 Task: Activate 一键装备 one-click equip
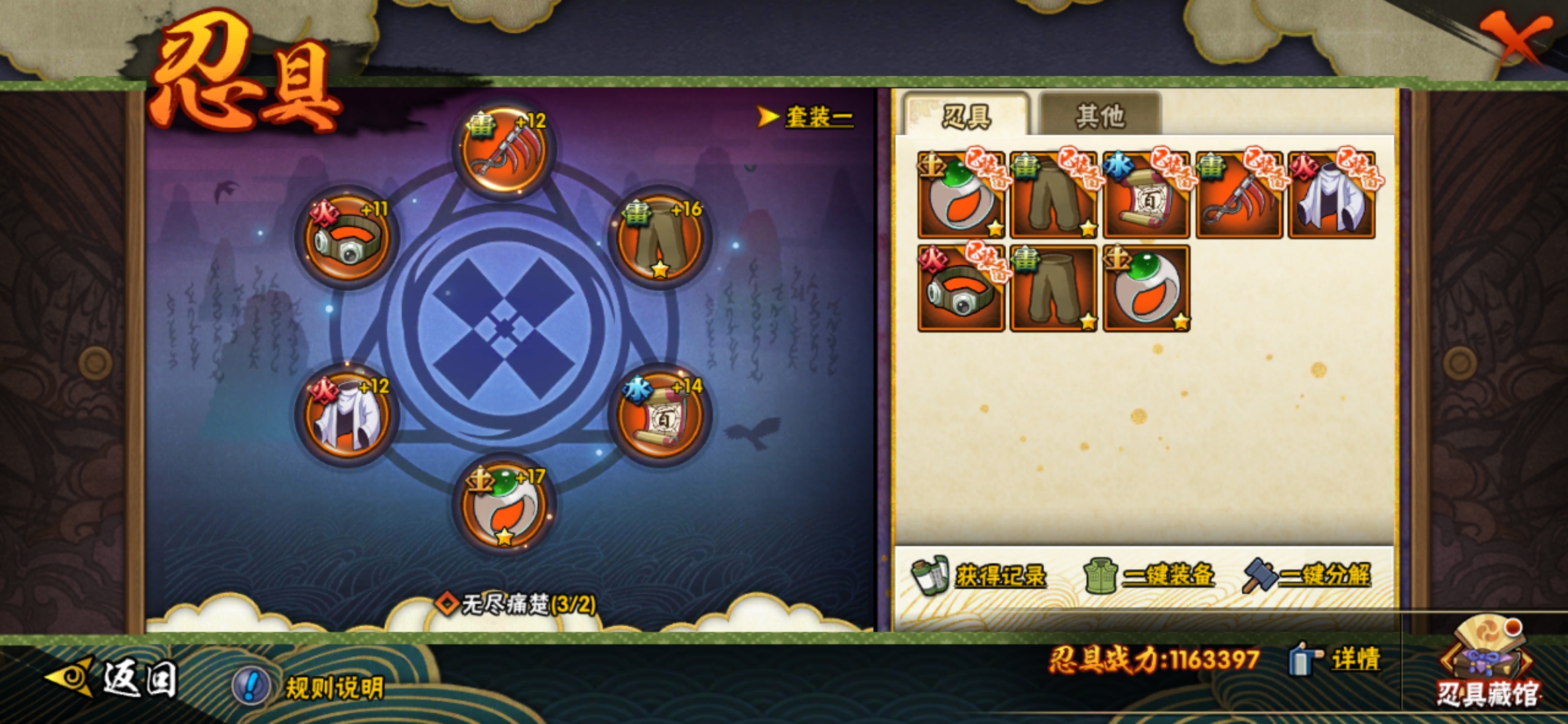click(1150, 575)
